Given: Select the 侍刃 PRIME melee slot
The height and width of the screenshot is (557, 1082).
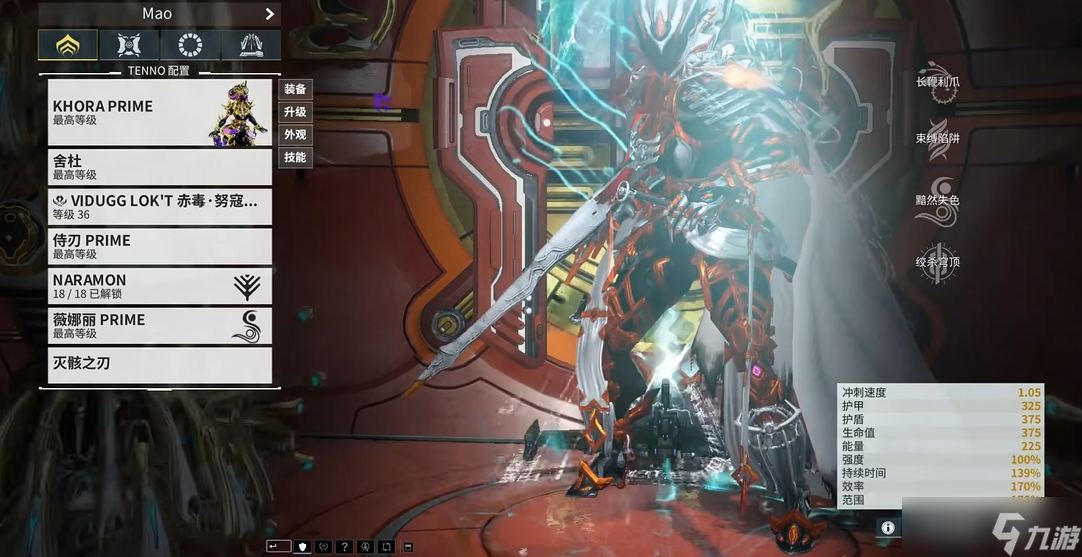Looking at the screenshot, I should (160, 247).
